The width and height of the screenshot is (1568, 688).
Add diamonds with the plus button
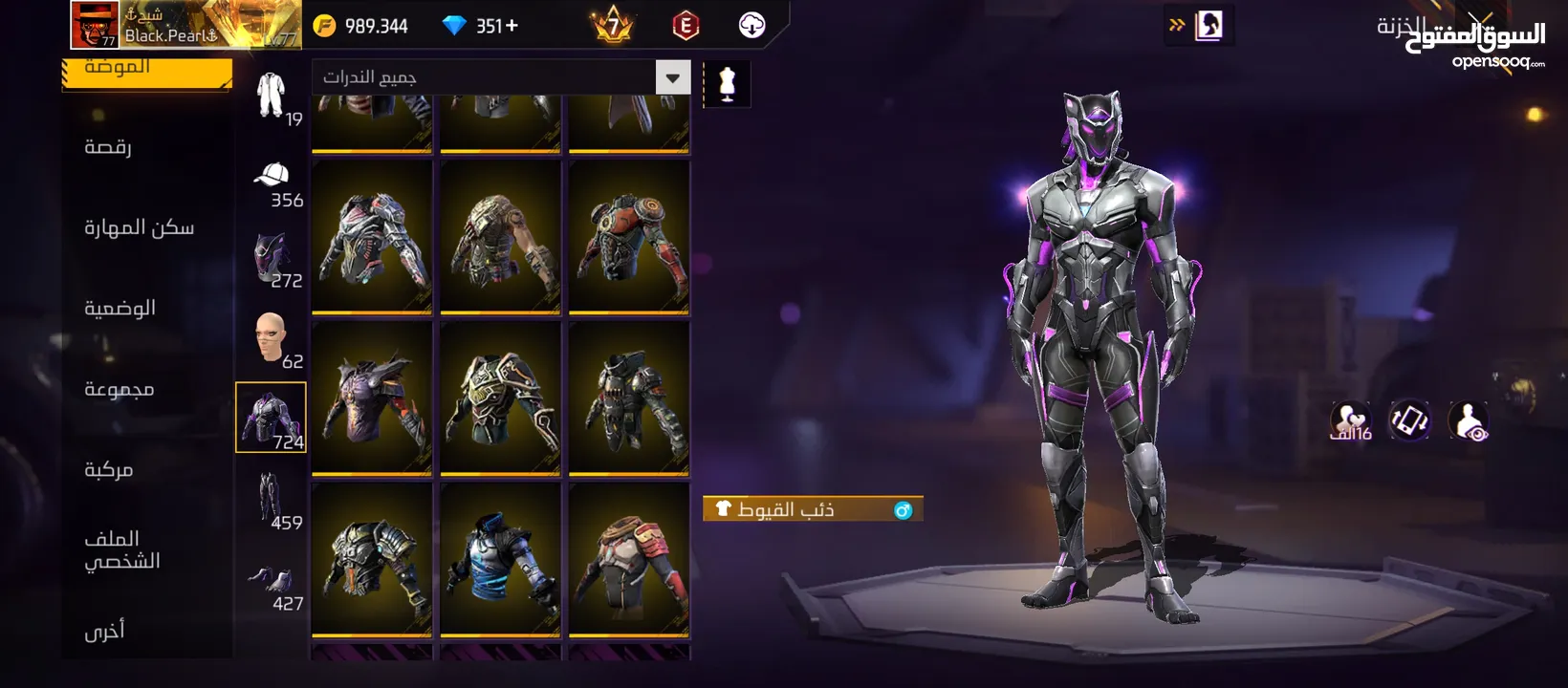coord(512,26)
